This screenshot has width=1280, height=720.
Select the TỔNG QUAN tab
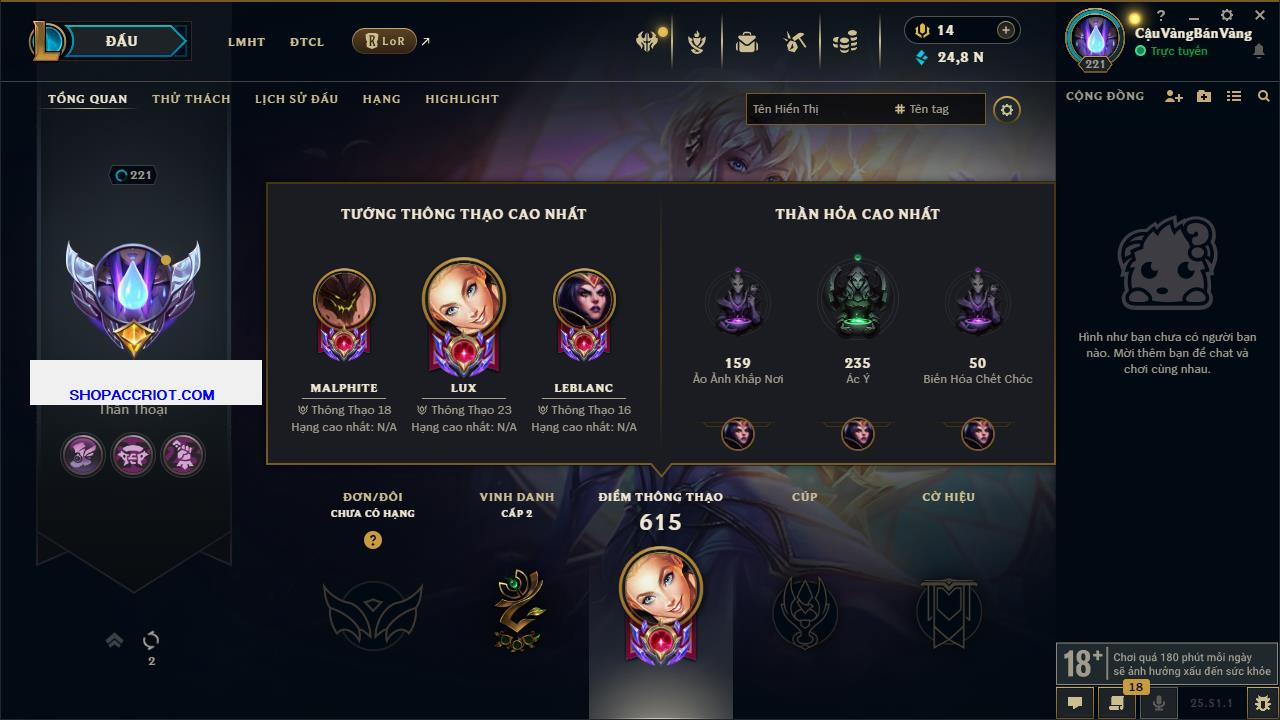[x=88, y=99]
